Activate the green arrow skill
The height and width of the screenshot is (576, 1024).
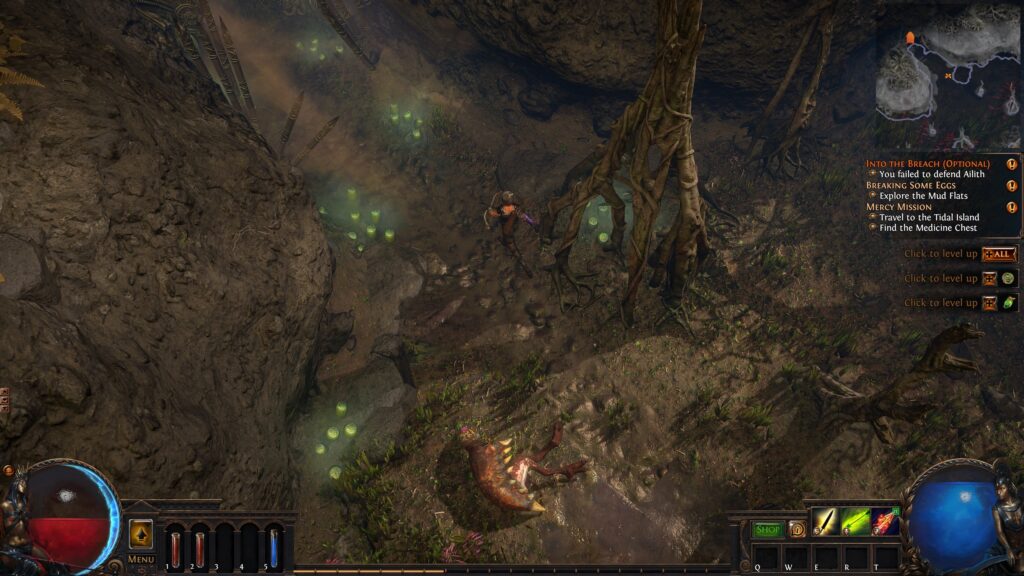(x=855, y=521)
